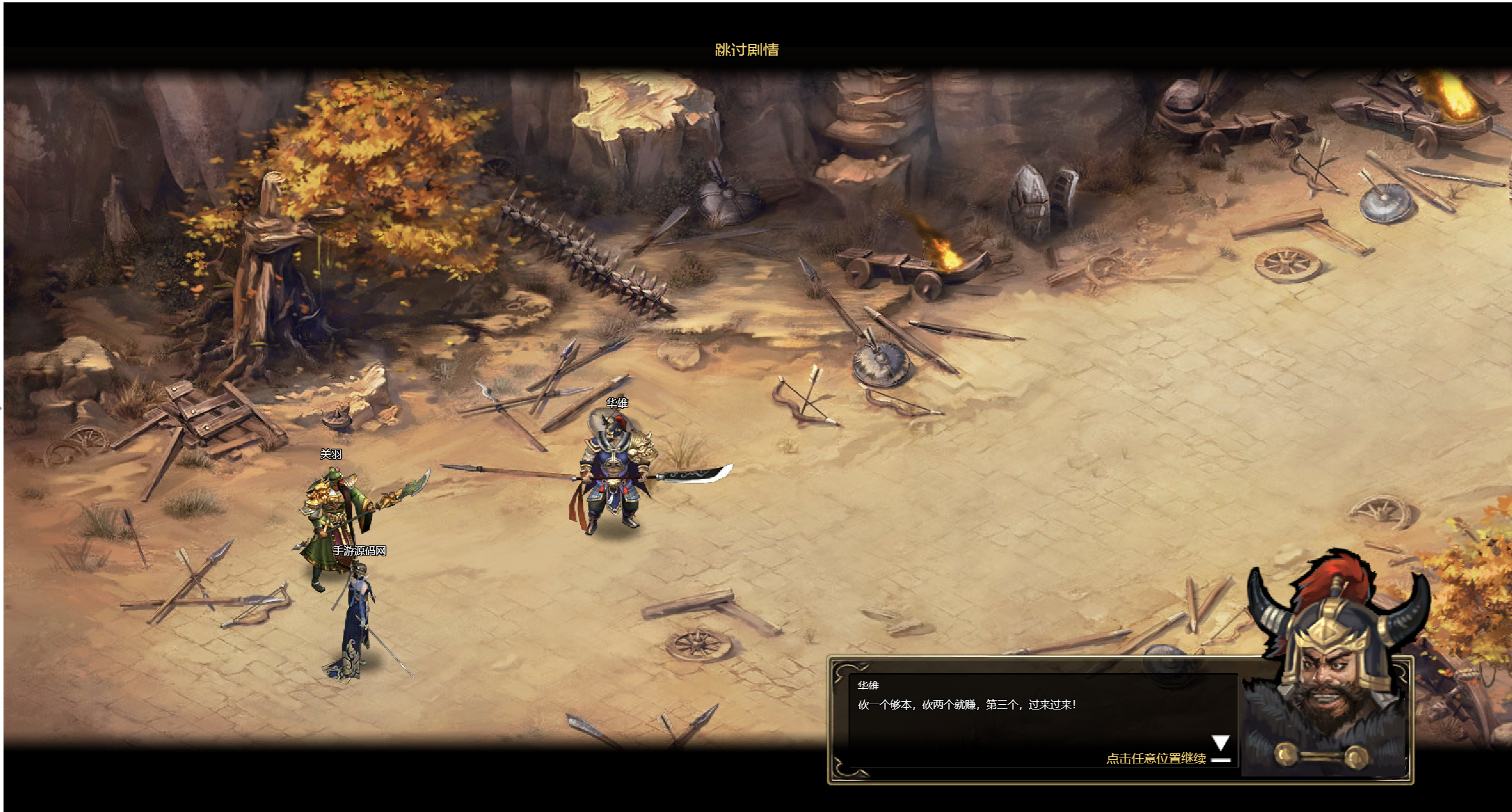Continue dialogue via 点击任意位置继续 prompt

[1155, 758]
